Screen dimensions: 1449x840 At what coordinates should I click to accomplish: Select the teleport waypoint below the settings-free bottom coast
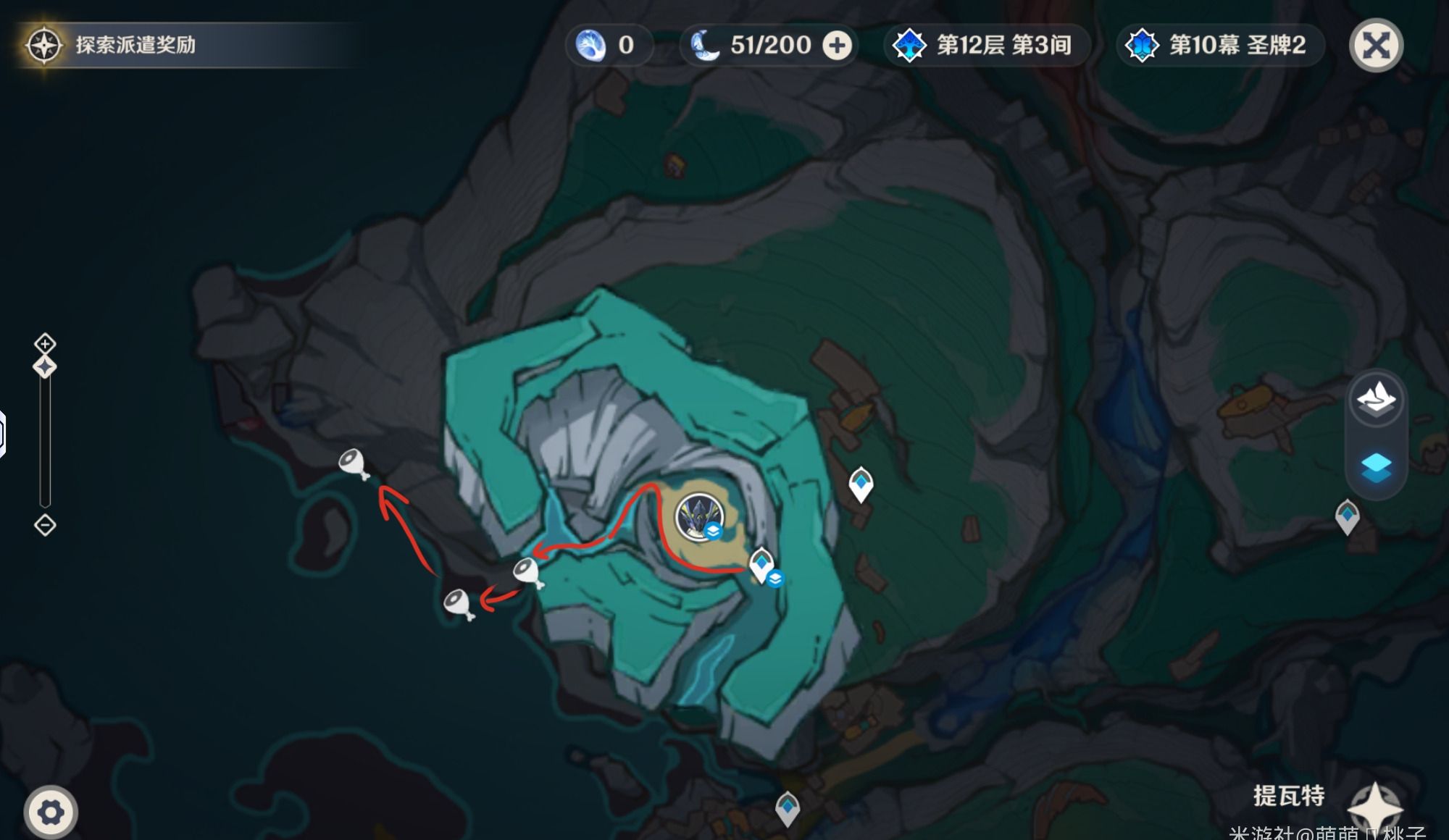pyautogui.click(x=788, y=807)
